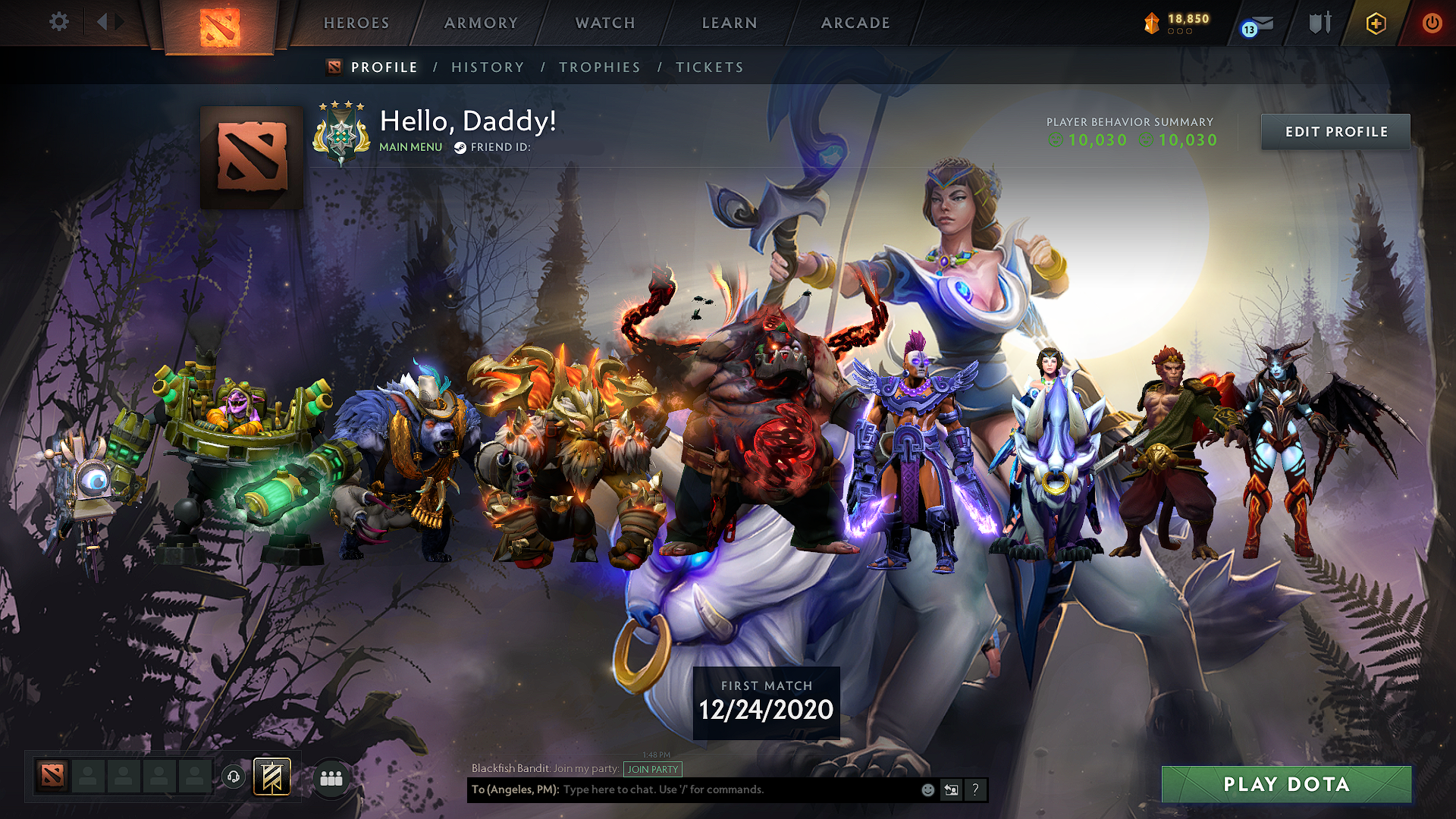Open friends list via the people icon
Screen dimensions: 1456x819
coord(331,777)
